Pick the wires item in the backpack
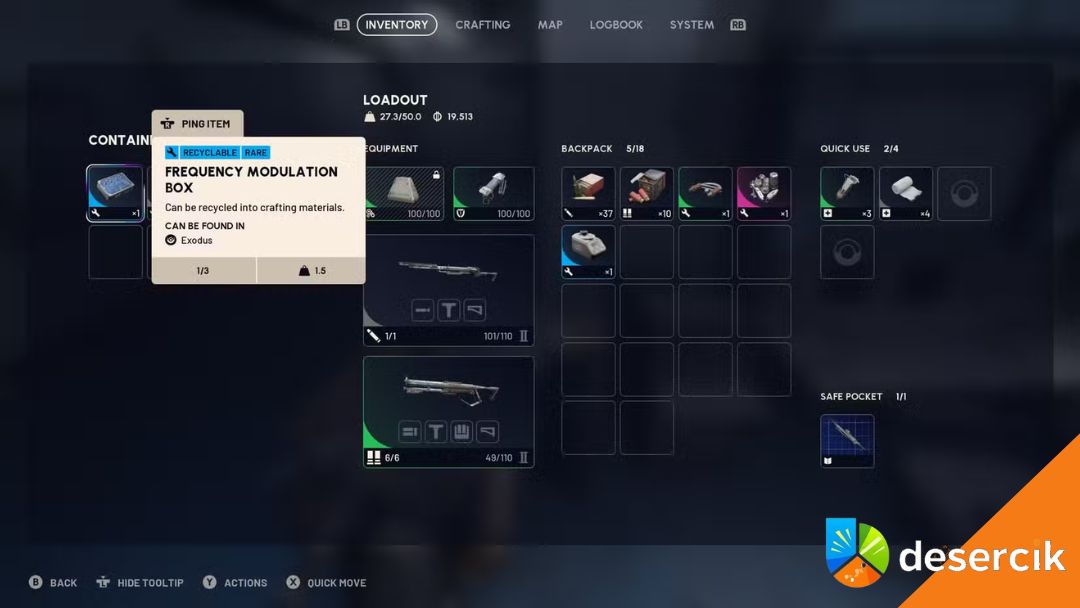Image resolution: width=1080 pixels, height=608 pixels. pos(705,193)
